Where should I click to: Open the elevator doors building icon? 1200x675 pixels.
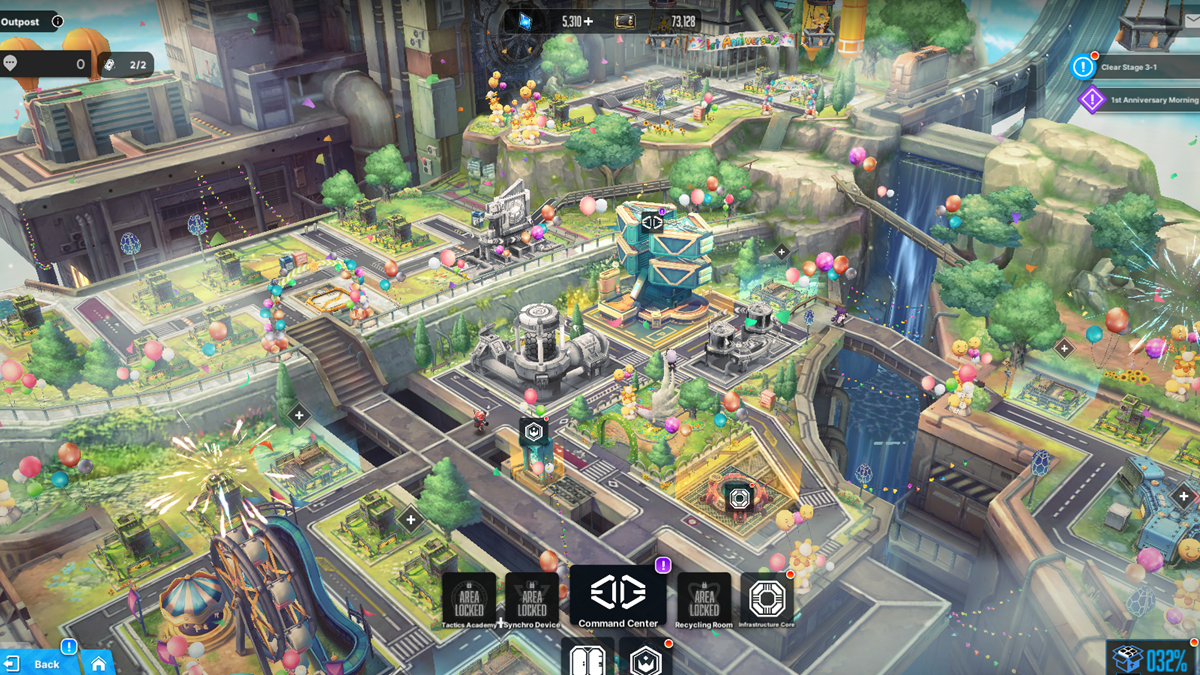pos(586,658)
